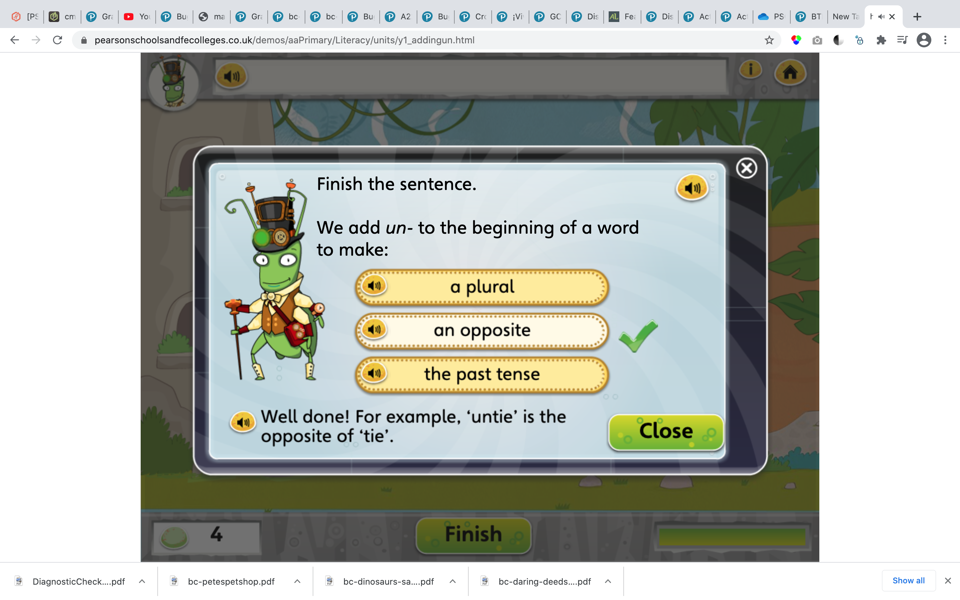Screen dimensions: 960x600
Task: Close the dialog with the green Close button
Action: click(x=665, y=432)
